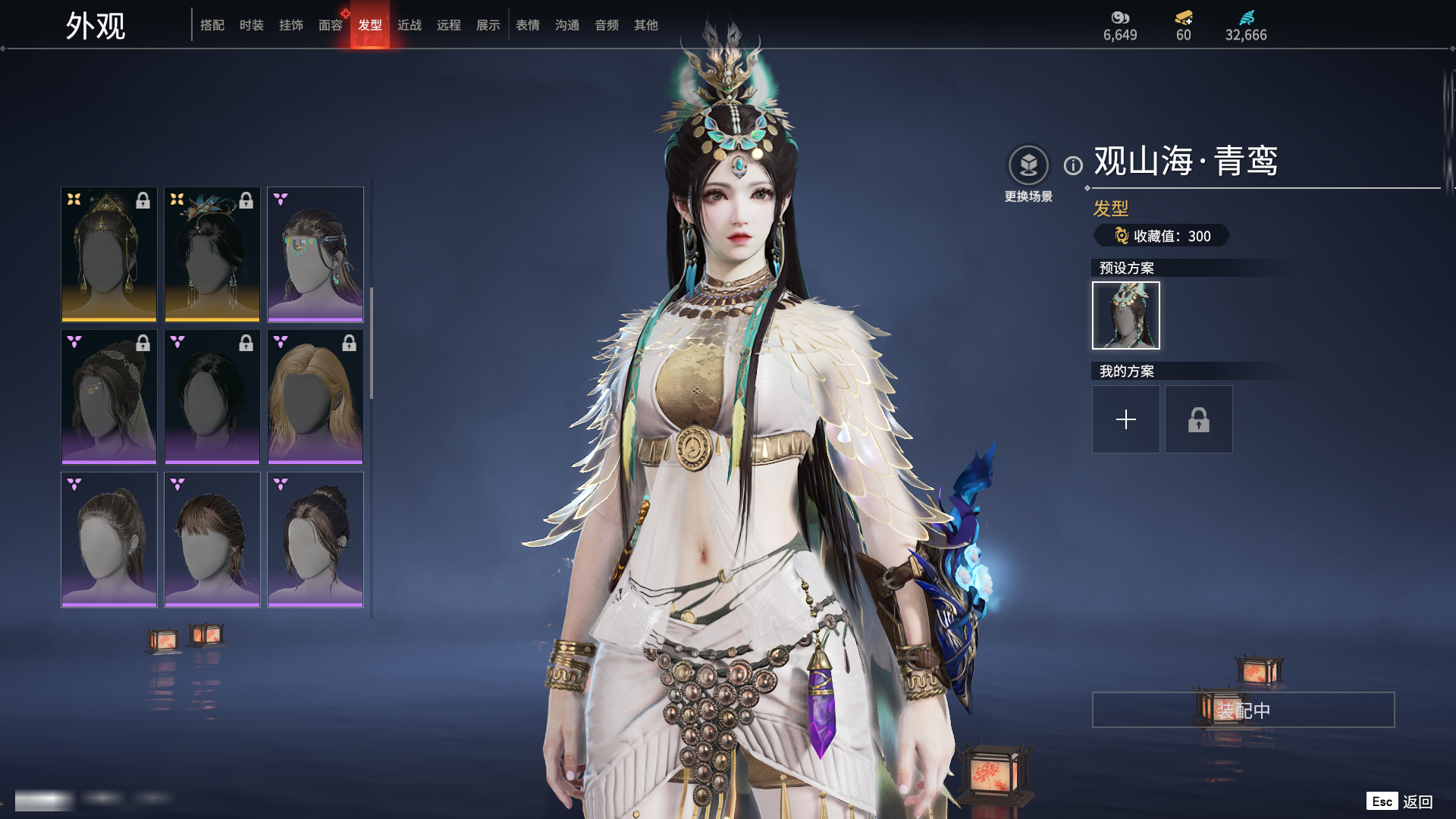Open the 近战 melee tab

[x=409, y=25]
